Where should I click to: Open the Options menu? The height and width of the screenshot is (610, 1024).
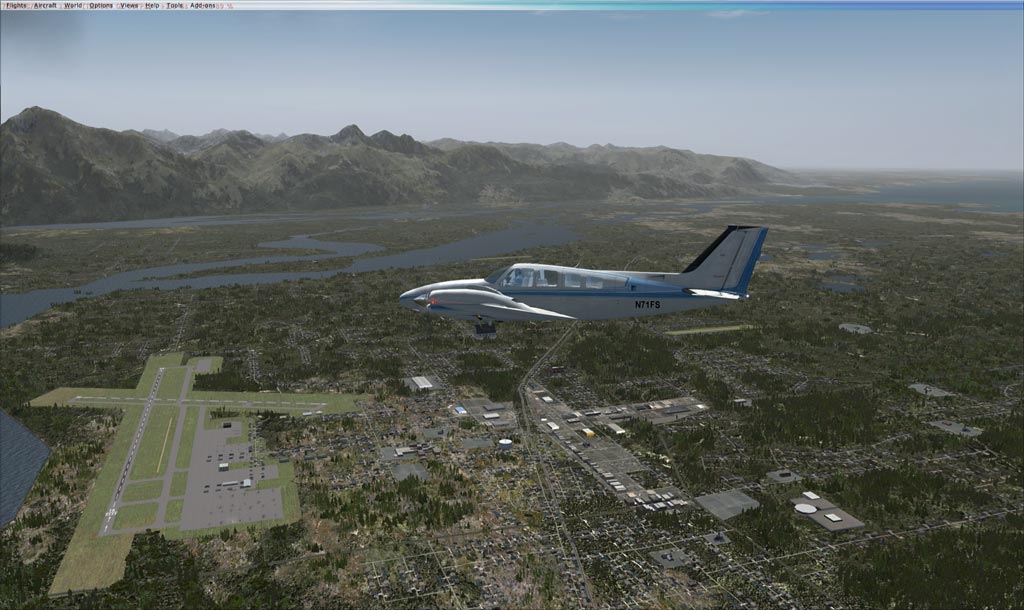pos(101,5)
